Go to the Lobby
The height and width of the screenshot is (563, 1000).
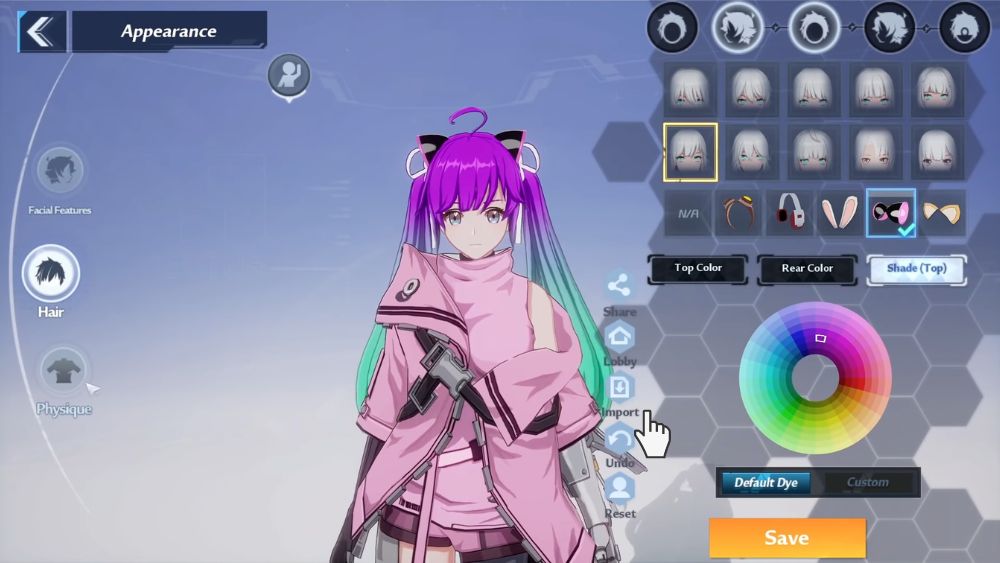click(620, 337)
